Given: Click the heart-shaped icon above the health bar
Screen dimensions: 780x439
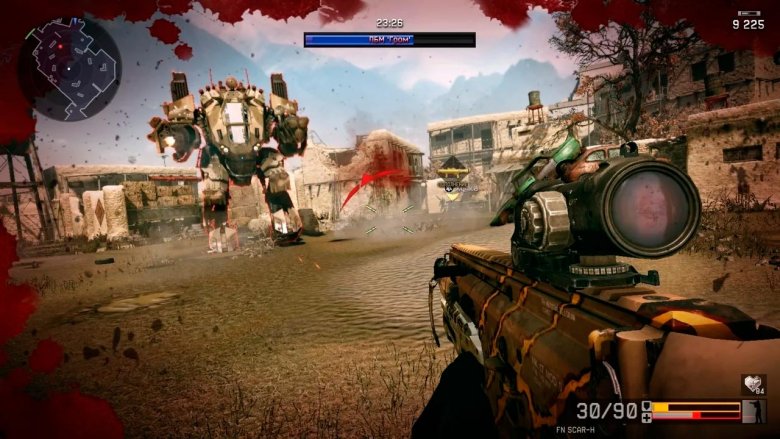Looking at the screenshot, I should pyautogui.click(x=753, y=384).
